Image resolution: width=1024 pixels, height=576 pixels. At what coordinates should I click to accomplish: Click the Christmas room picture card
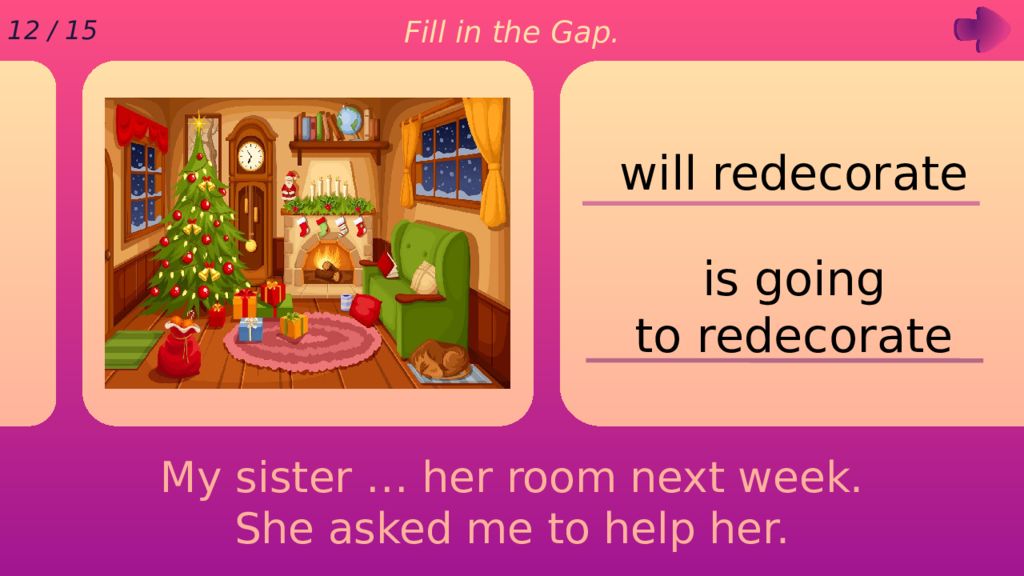coord(307,243)
